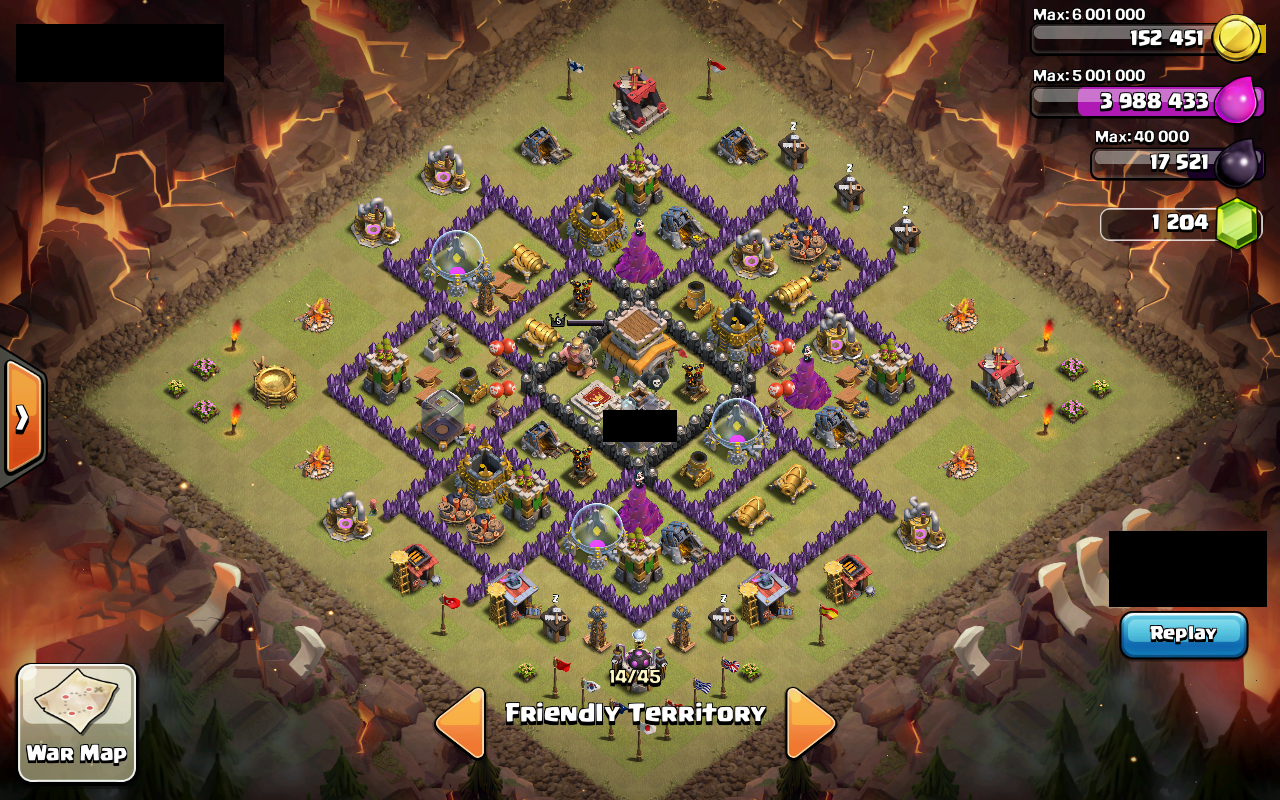Image resolution: width=1280 pixels, height=800 pixels.
Task: Click the Spanish flag decoration
Action: [x=830, y=613]
